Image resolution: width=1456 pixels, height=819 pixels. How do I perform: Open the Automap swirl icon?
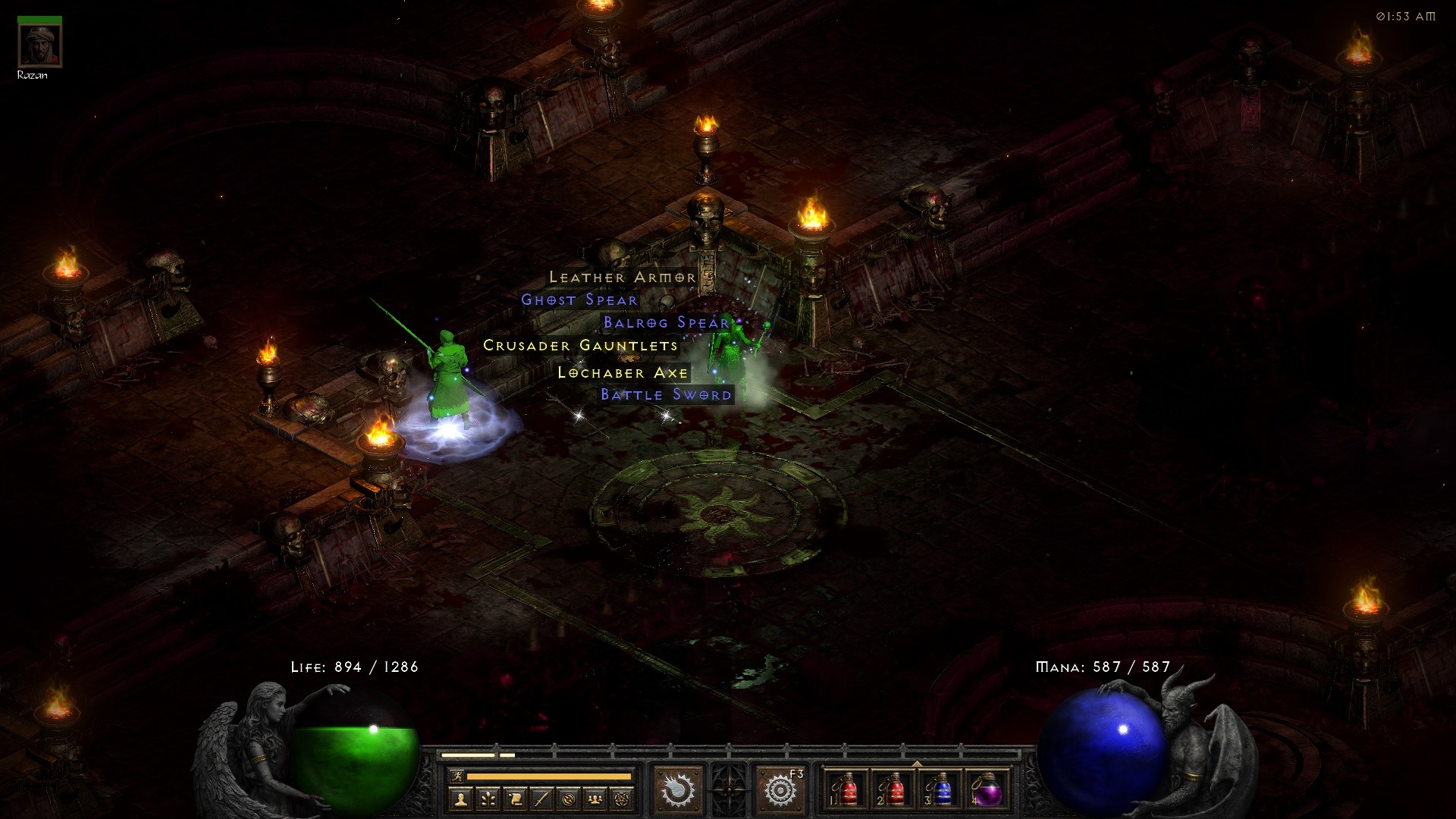(x=567, y=800)
